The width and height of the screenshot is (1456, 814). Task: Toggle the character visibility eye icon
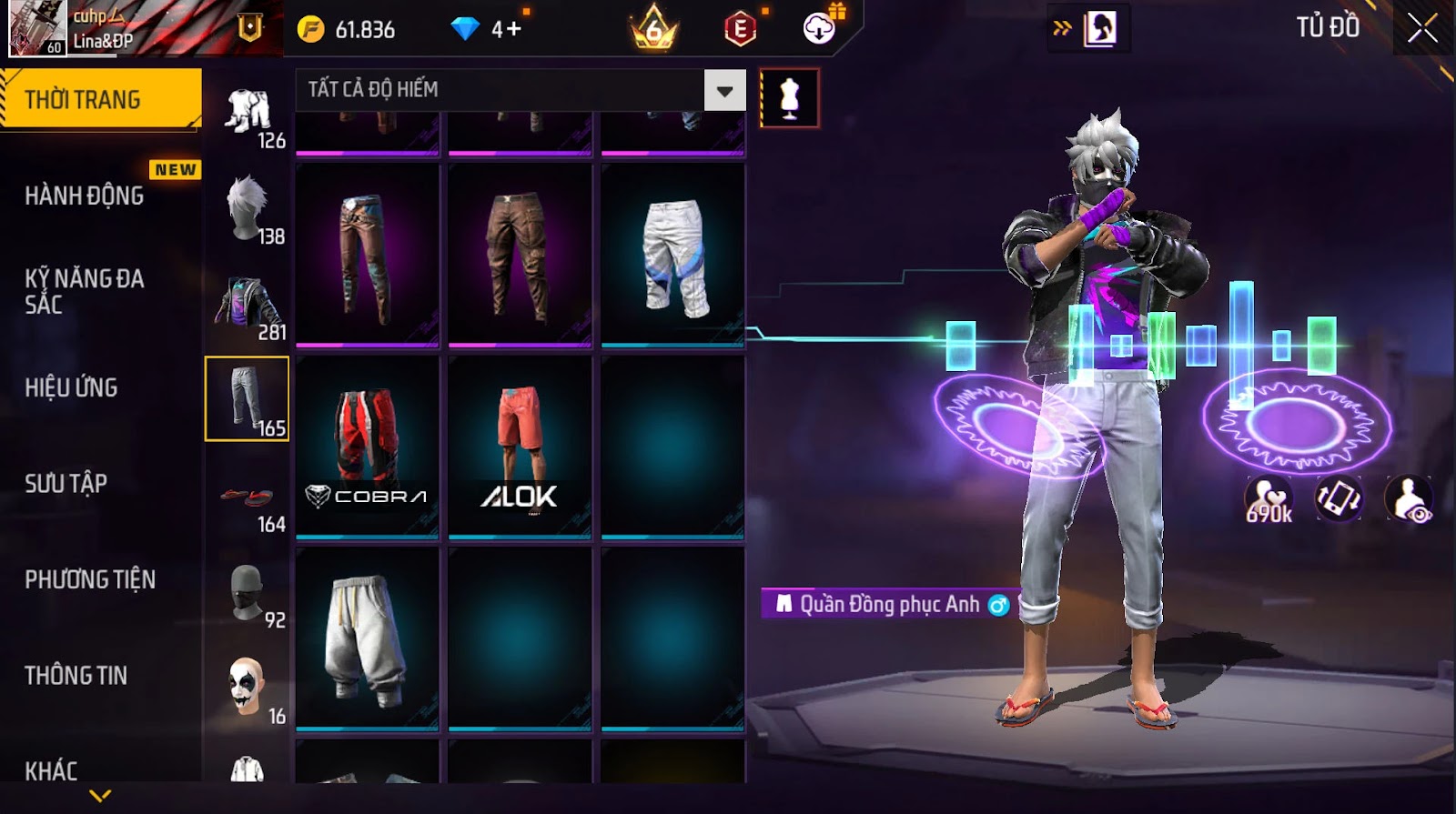coord(1408,498)
